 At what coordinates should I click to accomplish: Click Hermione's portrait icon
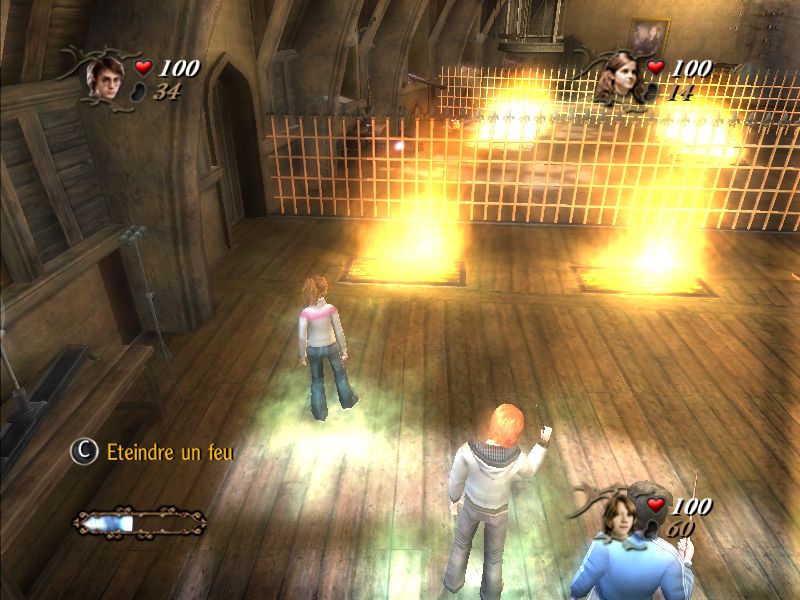(x=622, y=79)
